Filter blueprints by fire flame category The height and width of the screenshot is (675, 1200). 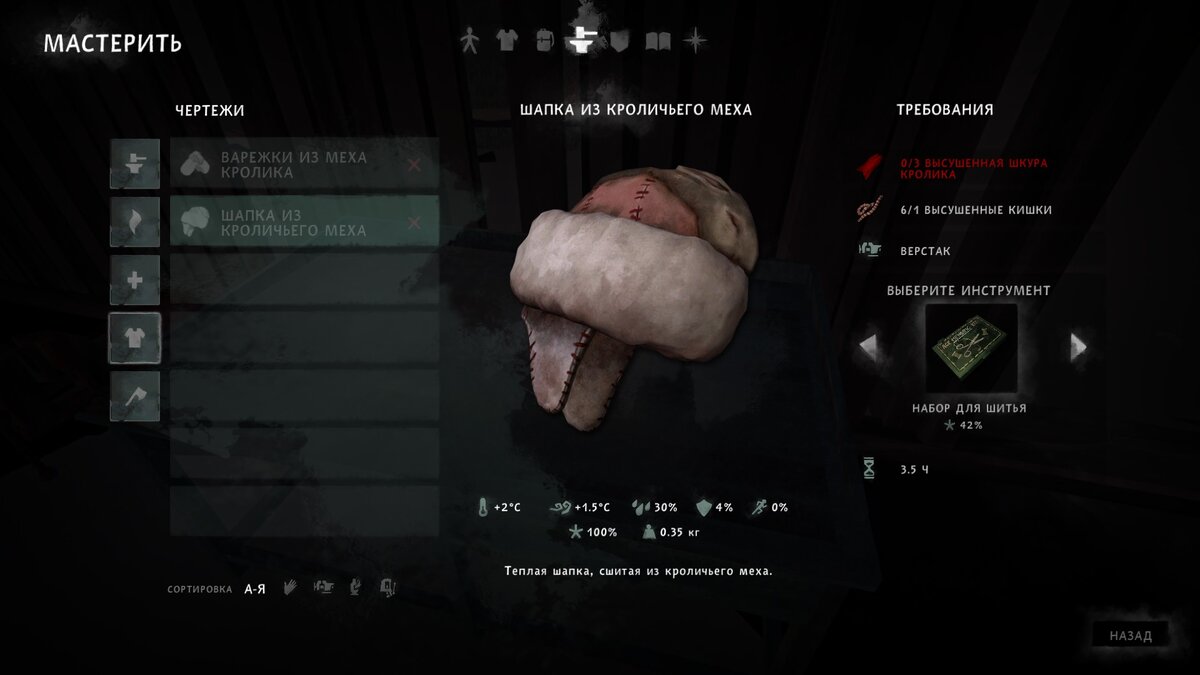[134, 222]
